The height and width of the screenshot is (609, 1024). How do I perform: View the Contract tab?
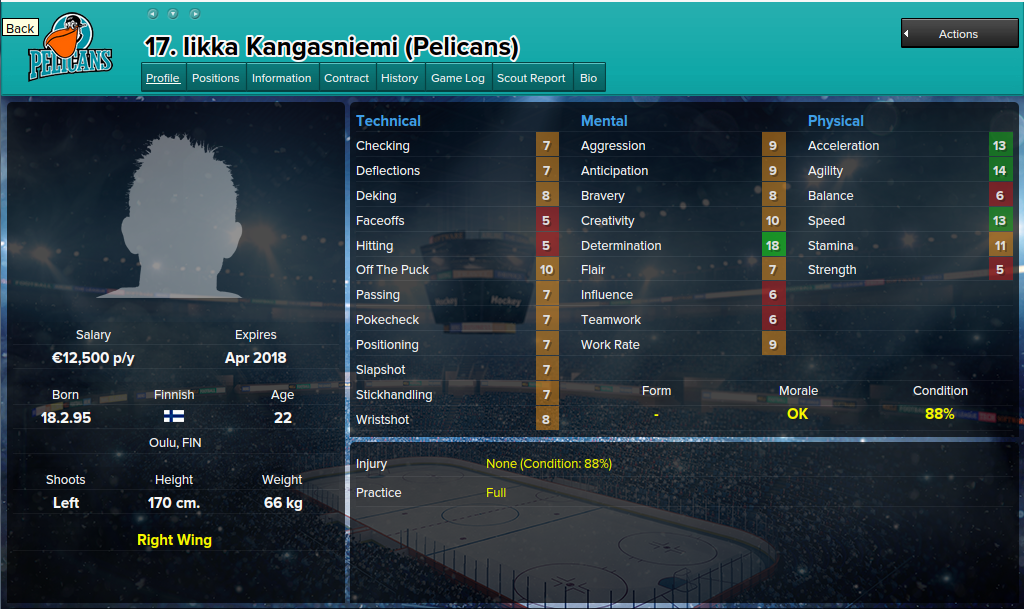tap(347, 78)
